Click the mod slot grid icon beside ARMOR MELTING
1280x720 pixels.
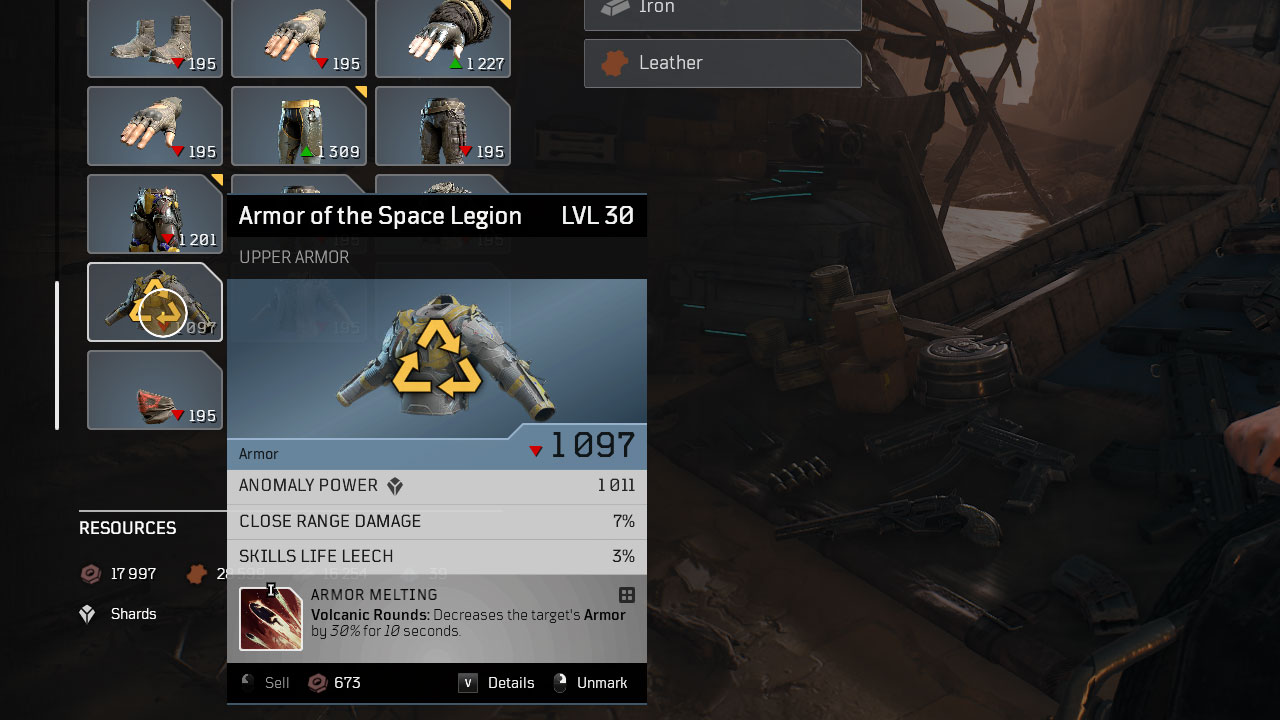tap(627, 594)
